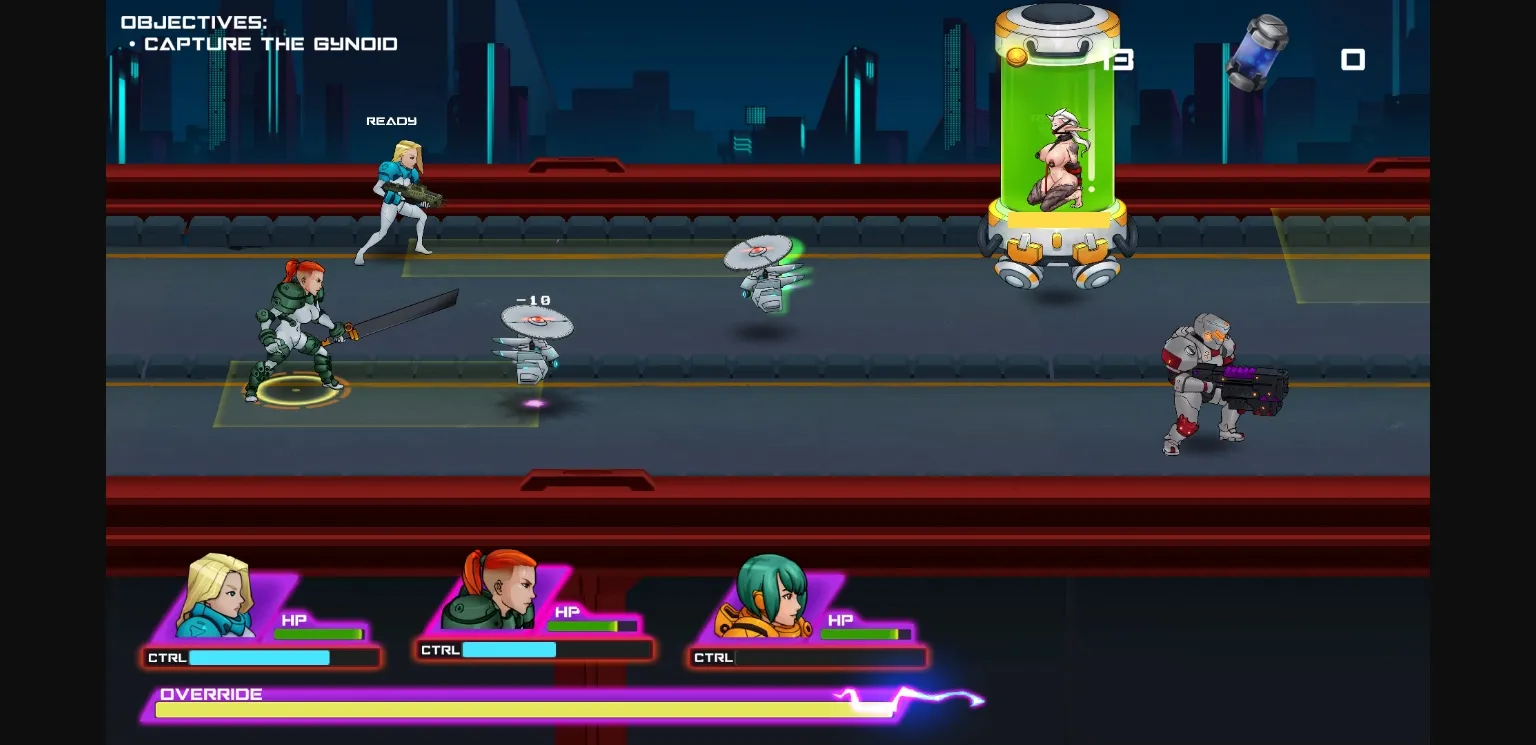
Task: Click the counter showing 13 beside the tube
Action: tap(1119, 60)
